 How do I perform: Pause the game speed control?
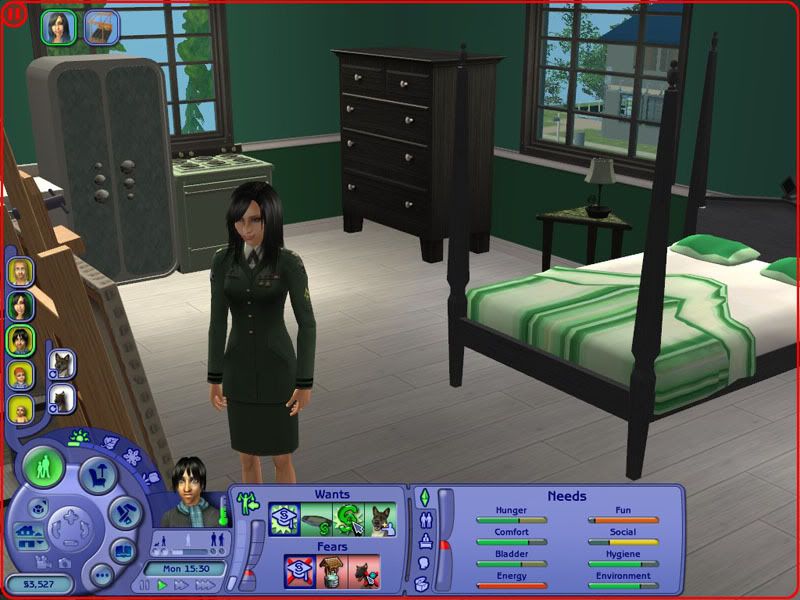point(146,585)
